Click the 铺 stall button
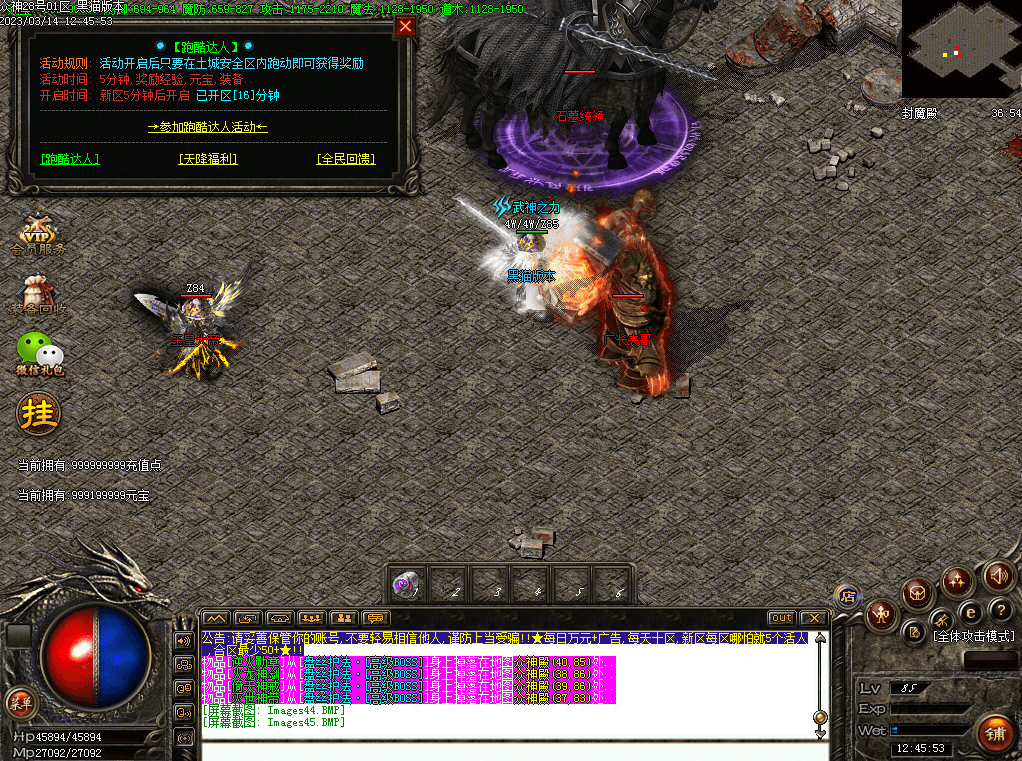1022x761 pixels. 993,733
